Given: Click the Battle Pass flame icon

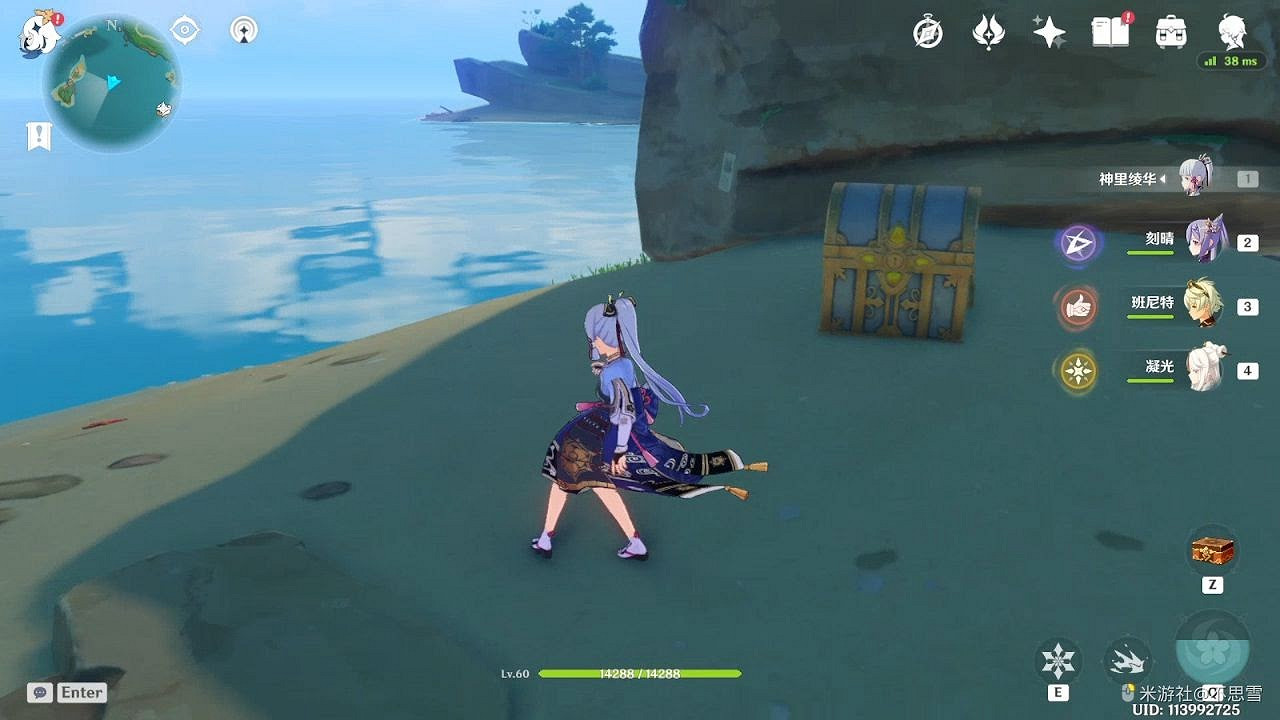Looking at the screenshot, I should tap(988, 32).
